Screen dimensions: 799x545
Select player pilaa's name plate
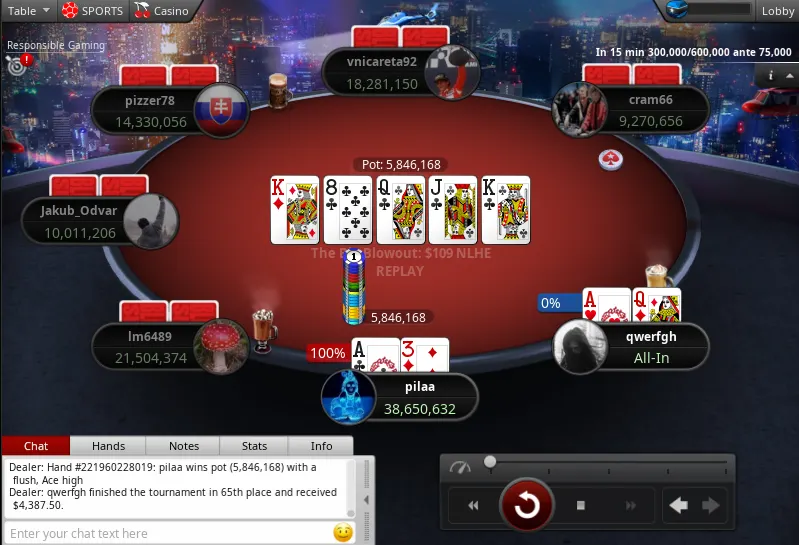point(416,399)
